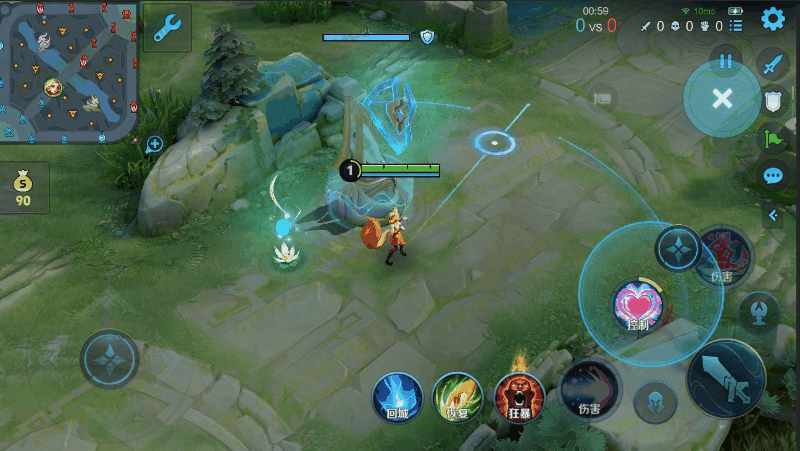Zoom the minimap with the magnifier button
This screenshot has height=451, width=800.
pyautogui.click(x=154, y=145)
